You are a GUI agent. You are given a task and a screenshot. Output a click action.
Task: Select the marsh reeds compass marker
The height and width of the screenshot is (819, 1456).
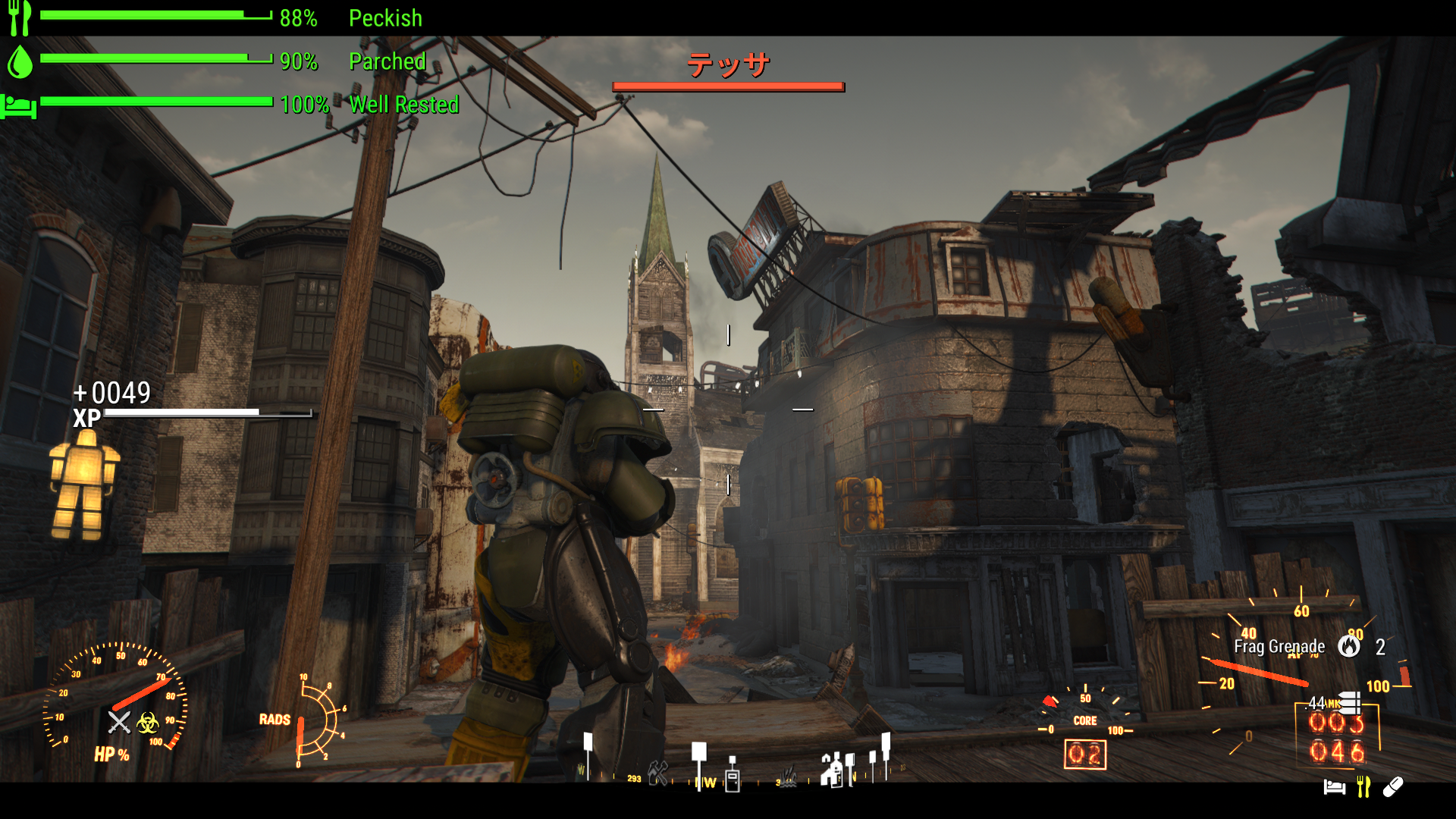click(x=789, y=778)
